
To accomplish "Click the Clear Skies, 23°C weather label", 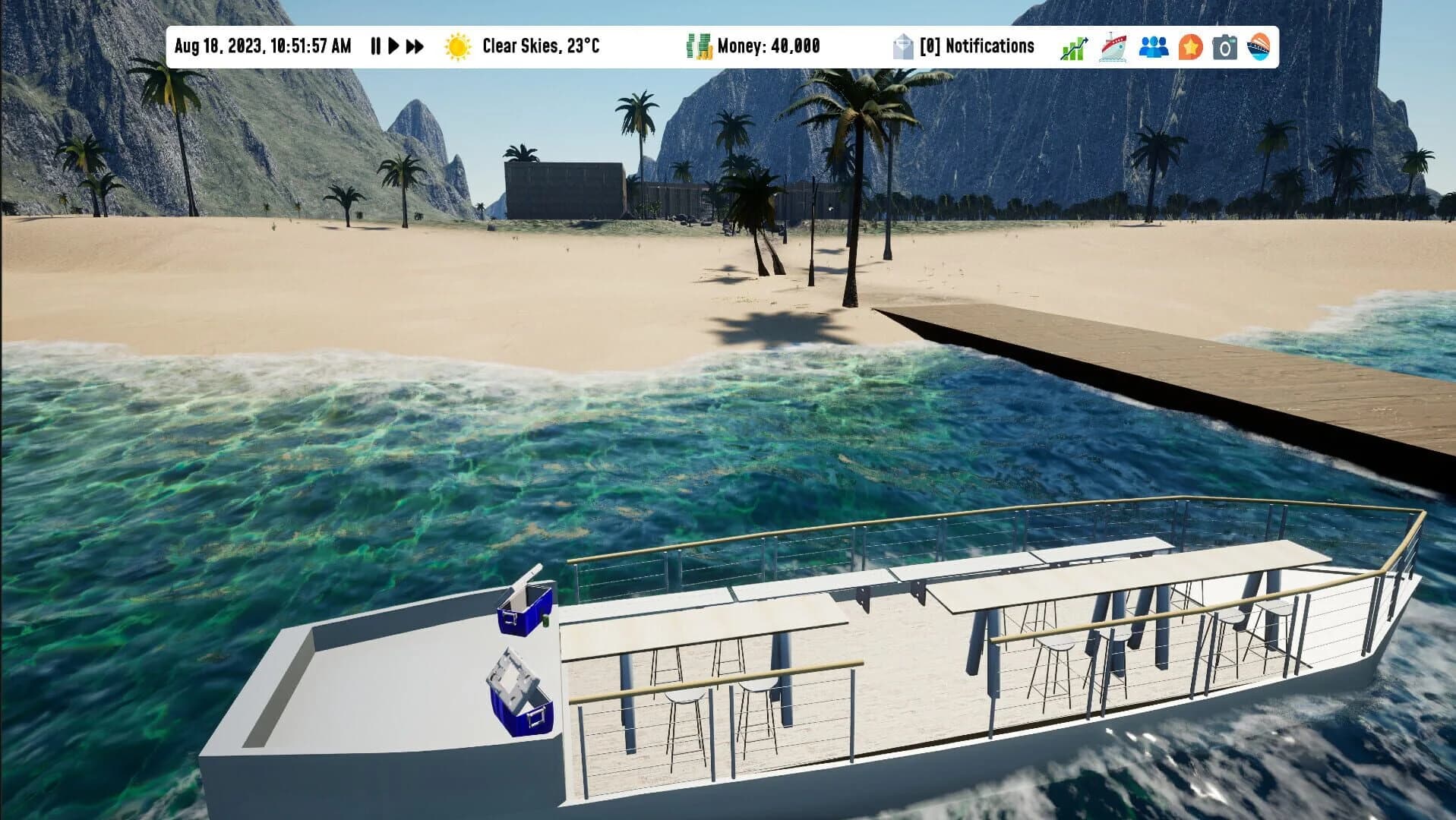I will click(541, 46).
